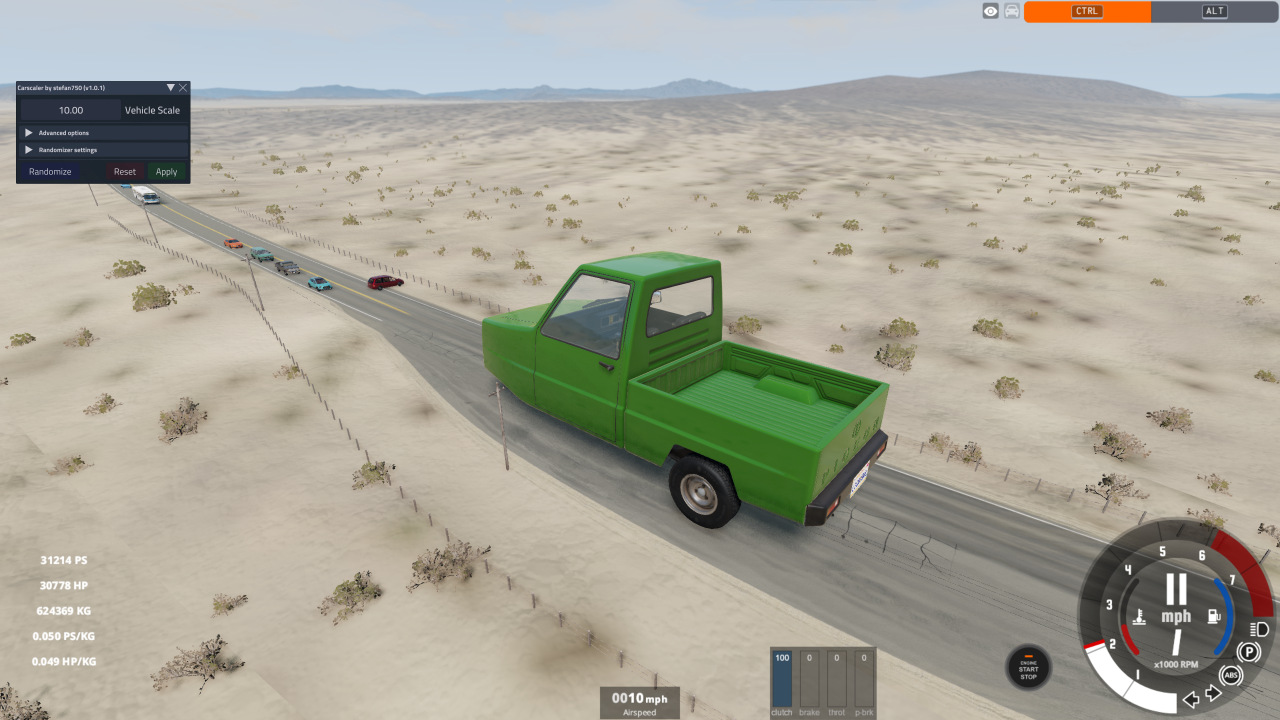Click the Airspeed readout display
The image size is (1280, 720).
638,702
